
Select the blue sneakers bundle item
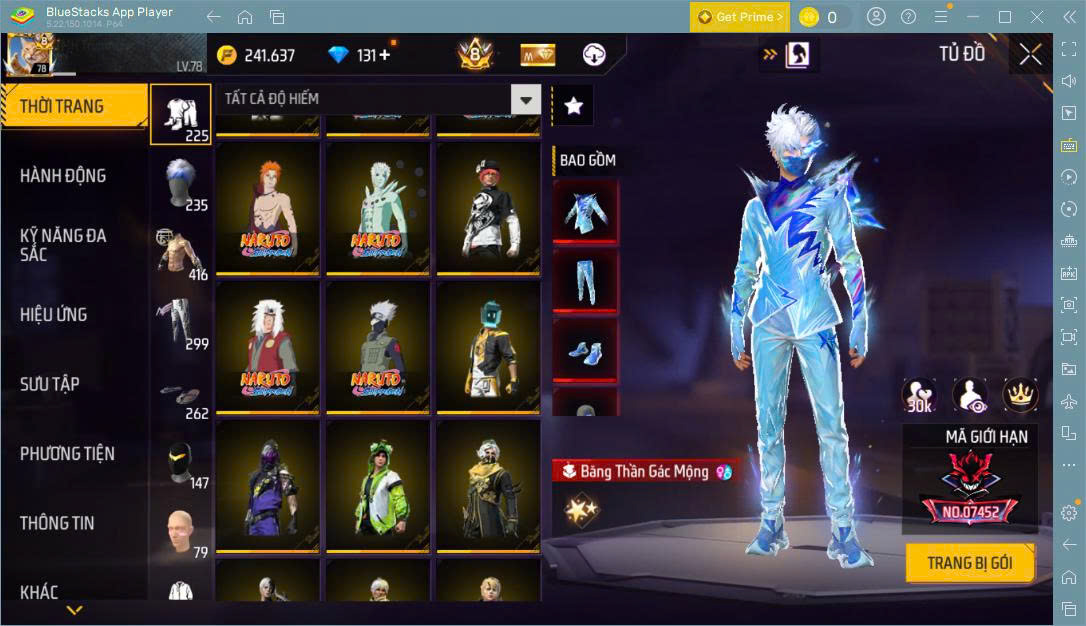point(585,350)
